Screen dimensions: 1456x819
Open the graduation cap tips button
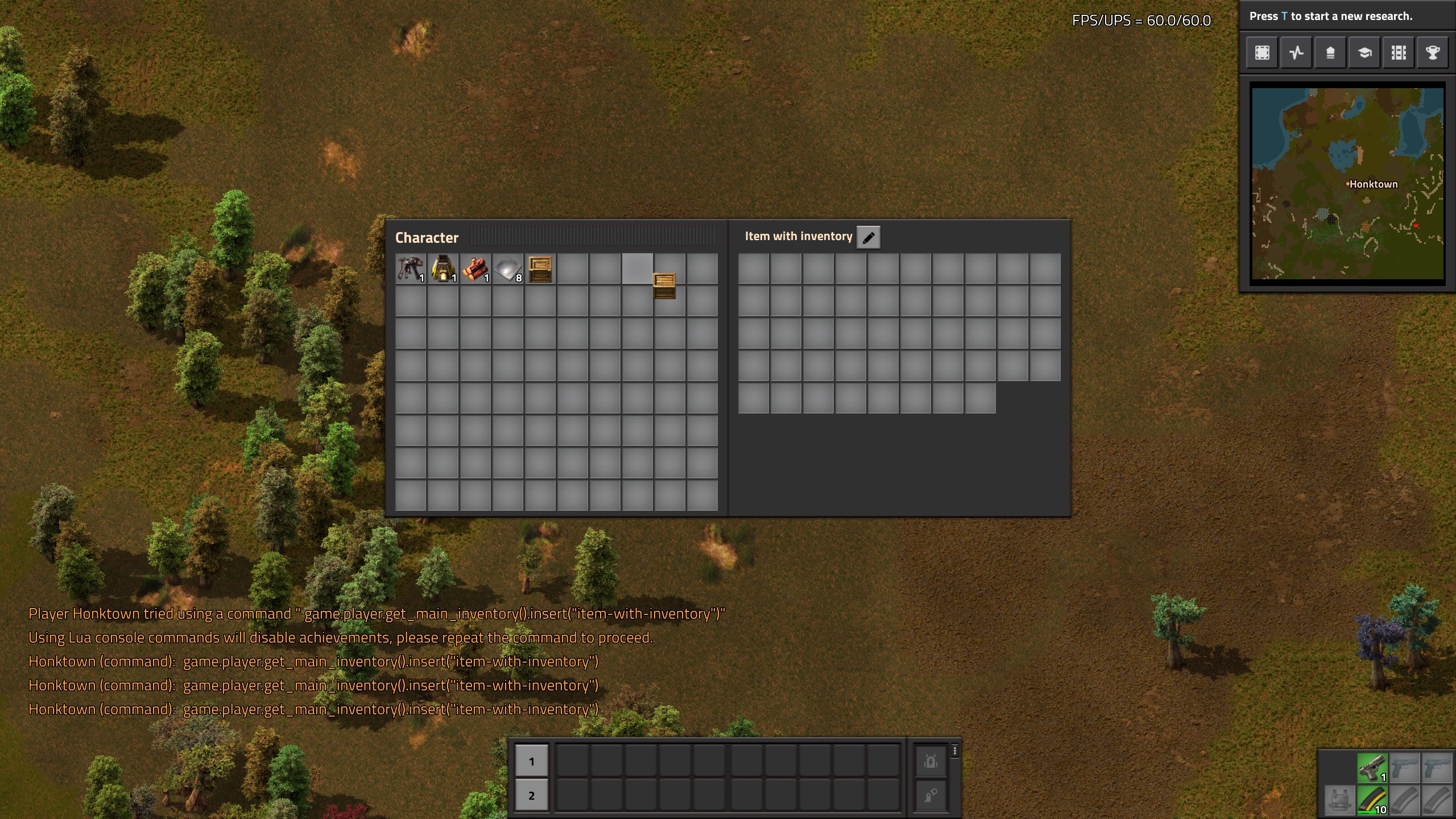click(x=1364, y=53)
